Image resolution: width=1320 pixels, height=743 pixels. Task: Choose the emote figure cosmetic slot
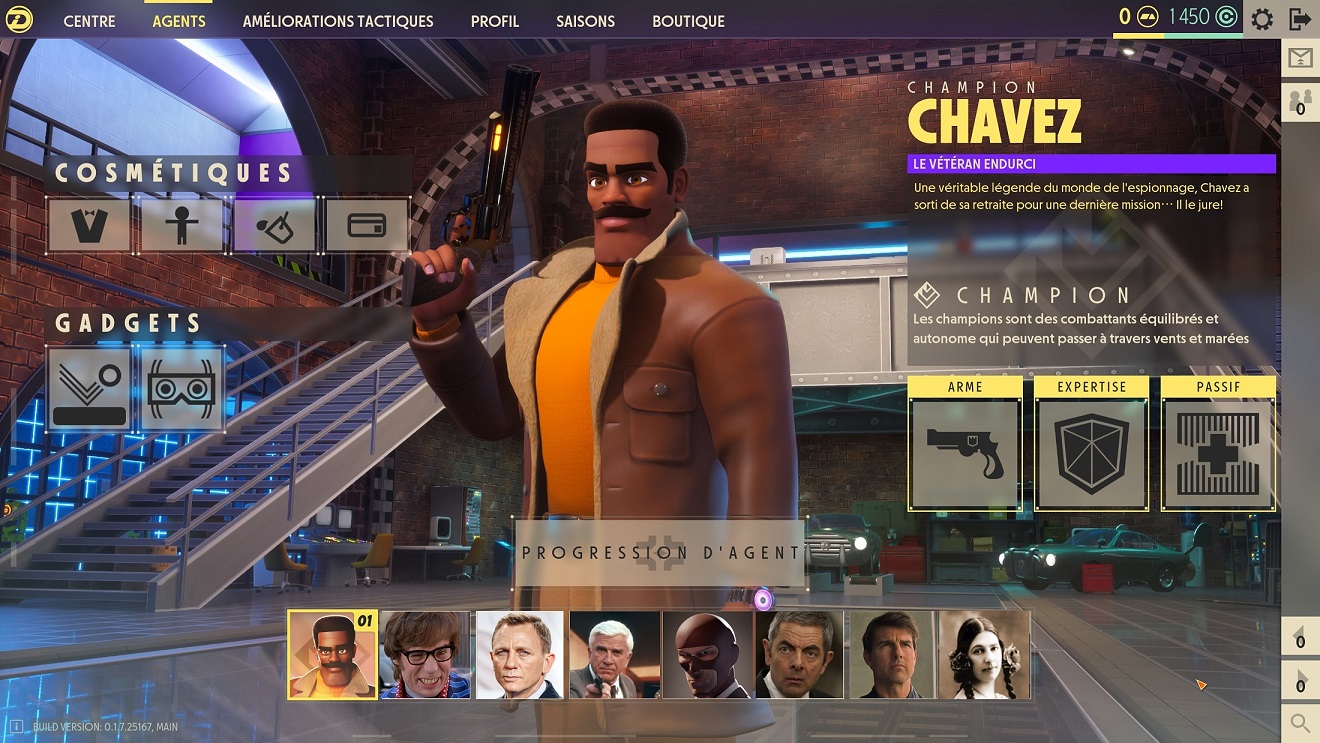click(x=181, y=225)
